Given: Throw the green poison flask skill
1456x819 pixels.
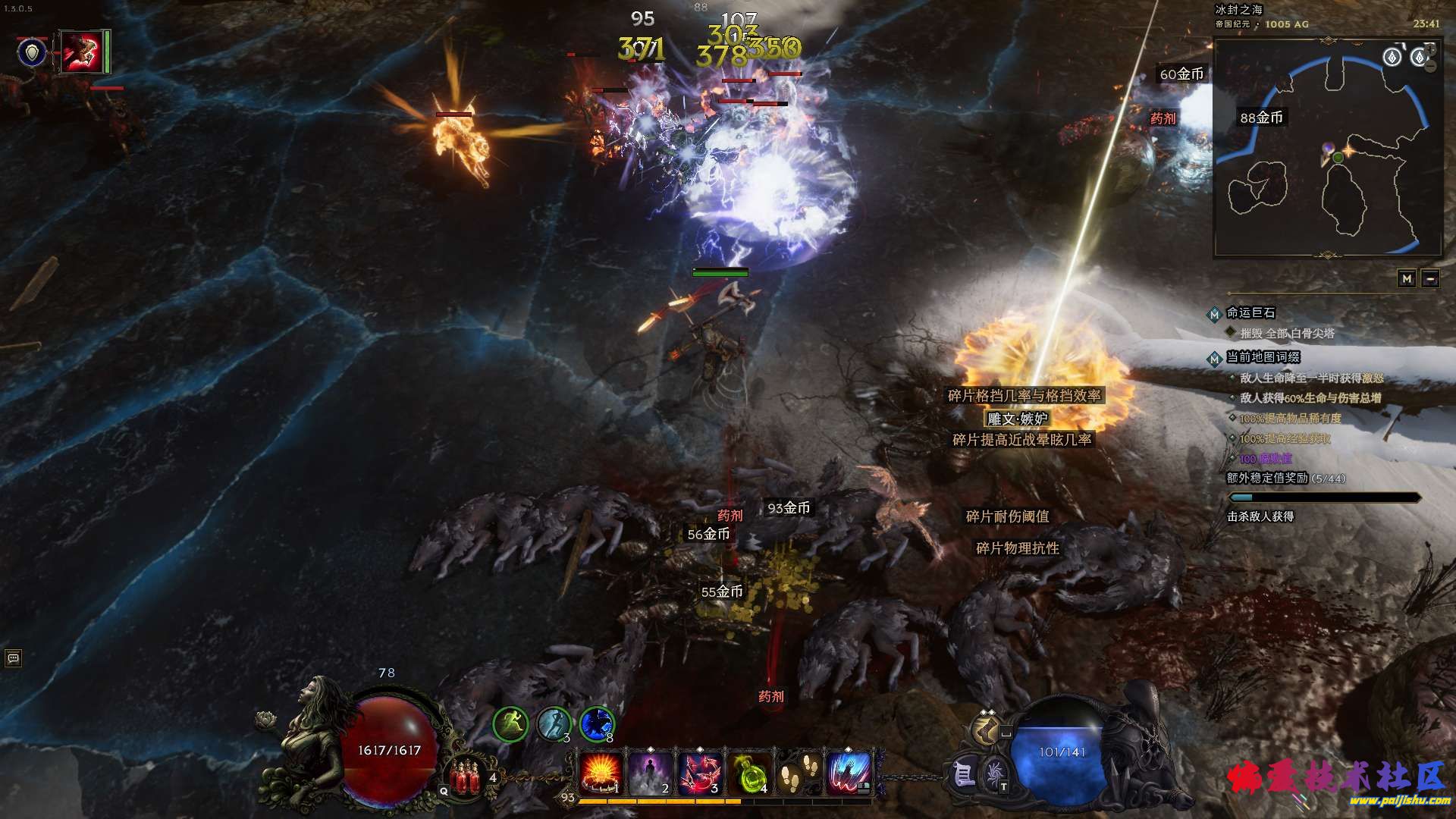Looking at the screenshot, I should pos(749,771).
